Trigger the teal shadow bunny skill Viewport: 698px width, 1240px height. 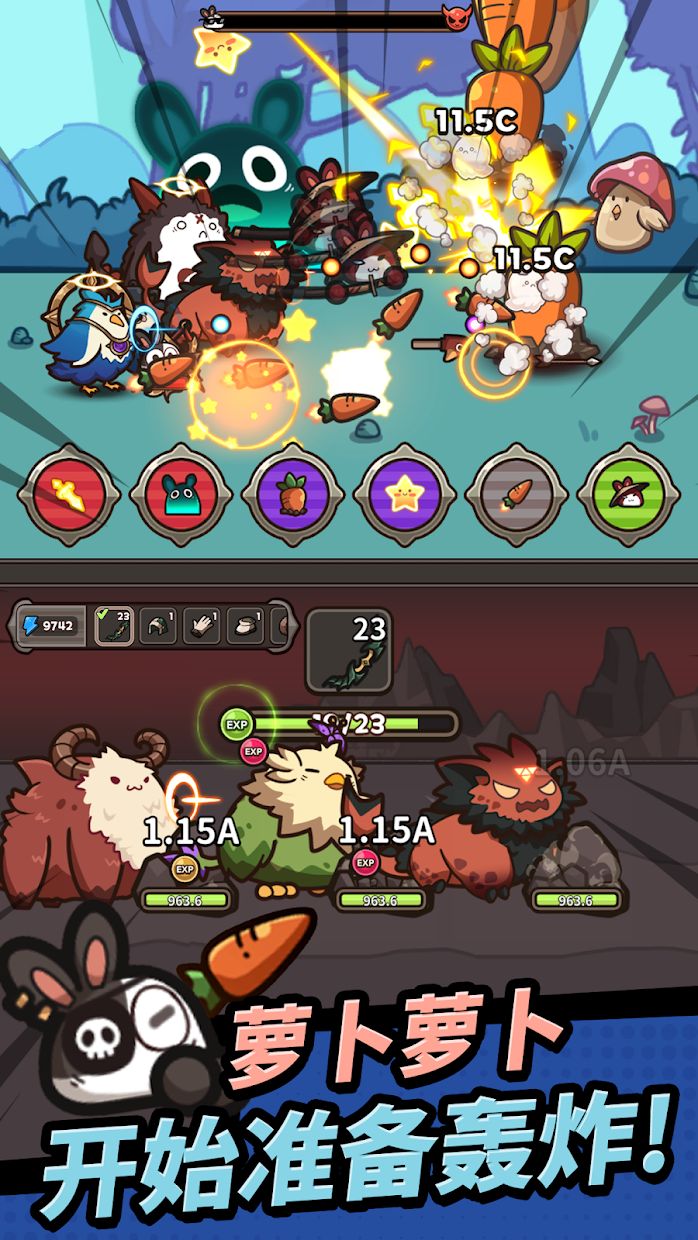click(x=181, y=494)
